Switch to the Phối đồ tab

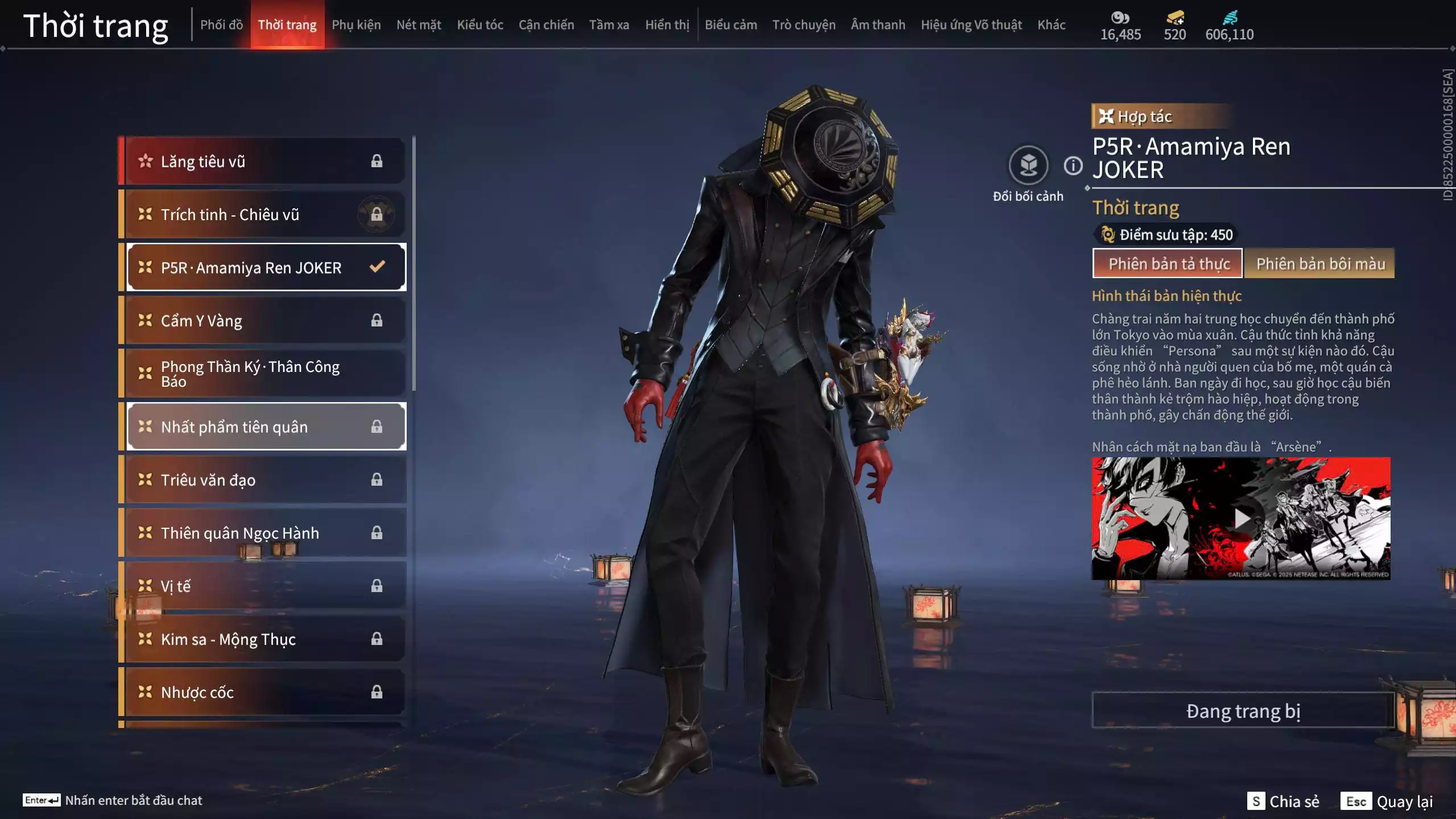coord(221,25)
